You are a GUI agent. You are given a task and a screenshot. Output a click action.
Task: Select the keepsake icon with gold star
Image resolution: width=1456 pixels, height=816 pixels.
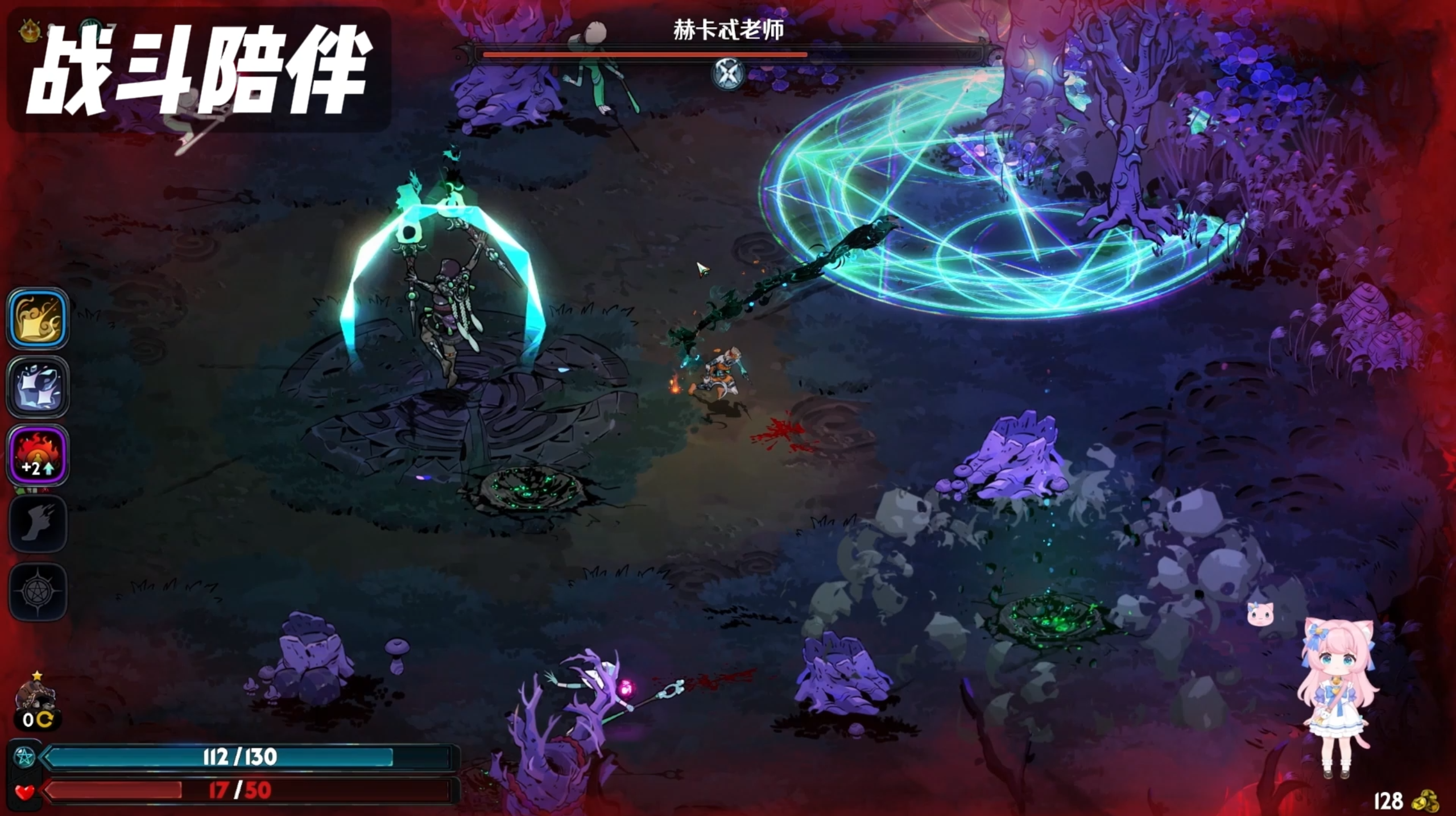[x=36, y=697]
